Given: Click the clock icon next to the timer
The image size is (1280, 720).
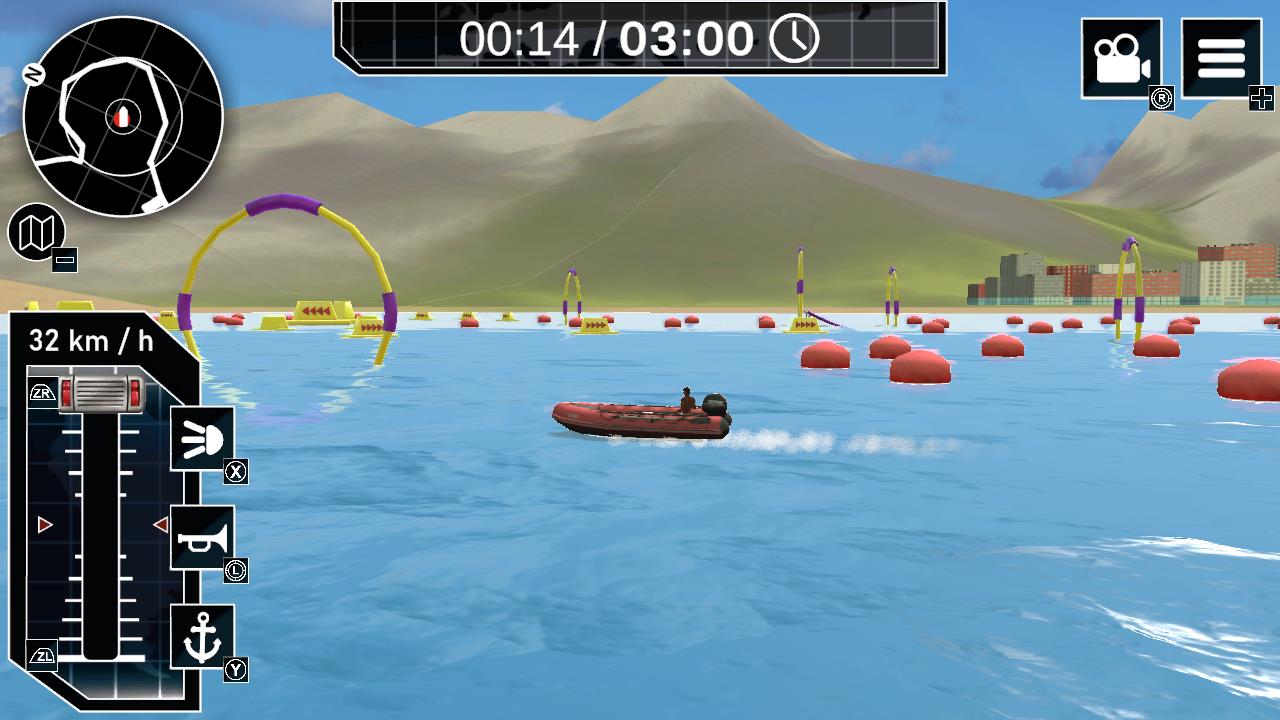Looking at the screenshot, I should coord(793,39).
